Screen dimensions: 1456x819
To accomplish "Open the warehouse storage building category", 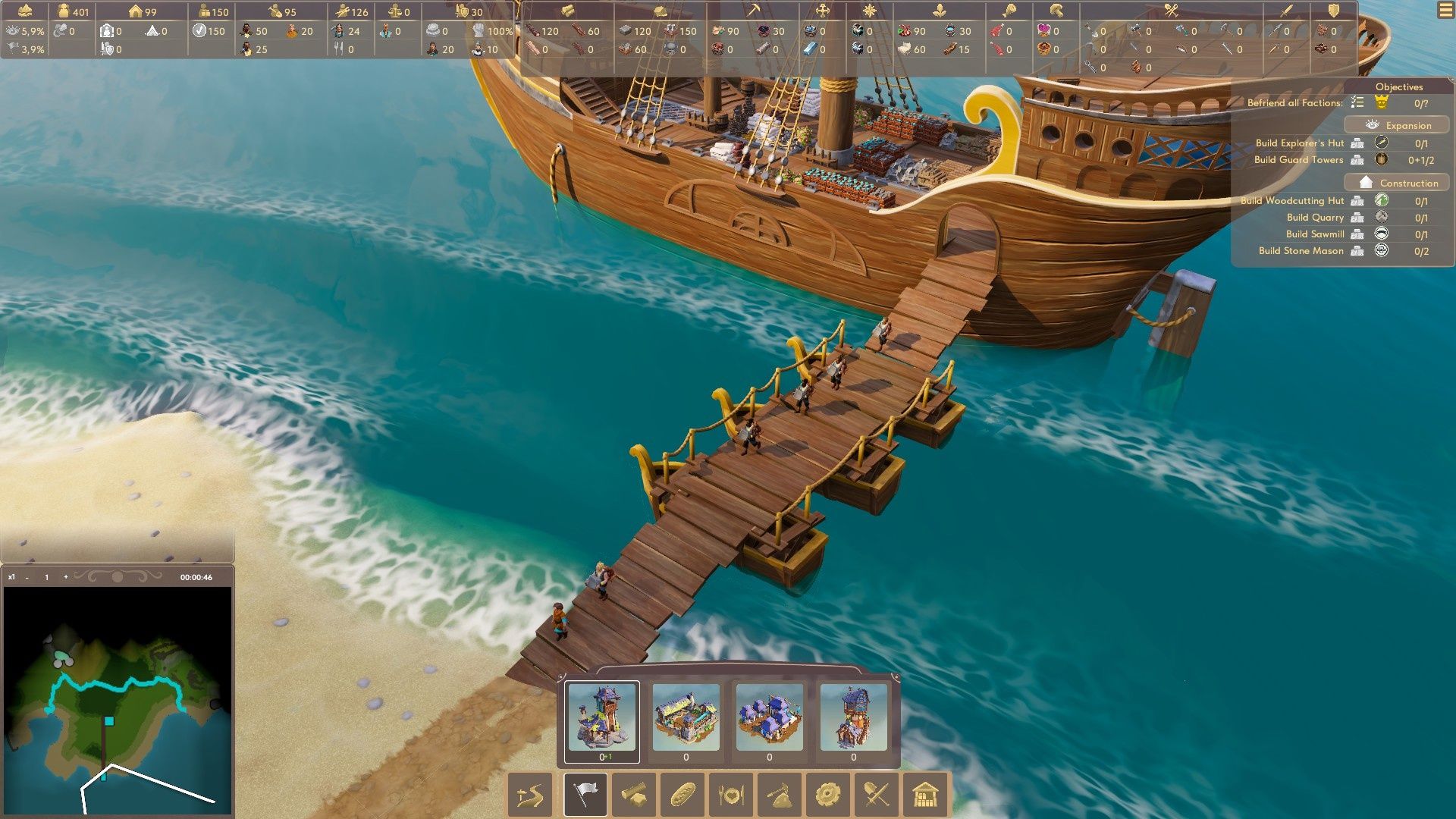I will 925,795.
